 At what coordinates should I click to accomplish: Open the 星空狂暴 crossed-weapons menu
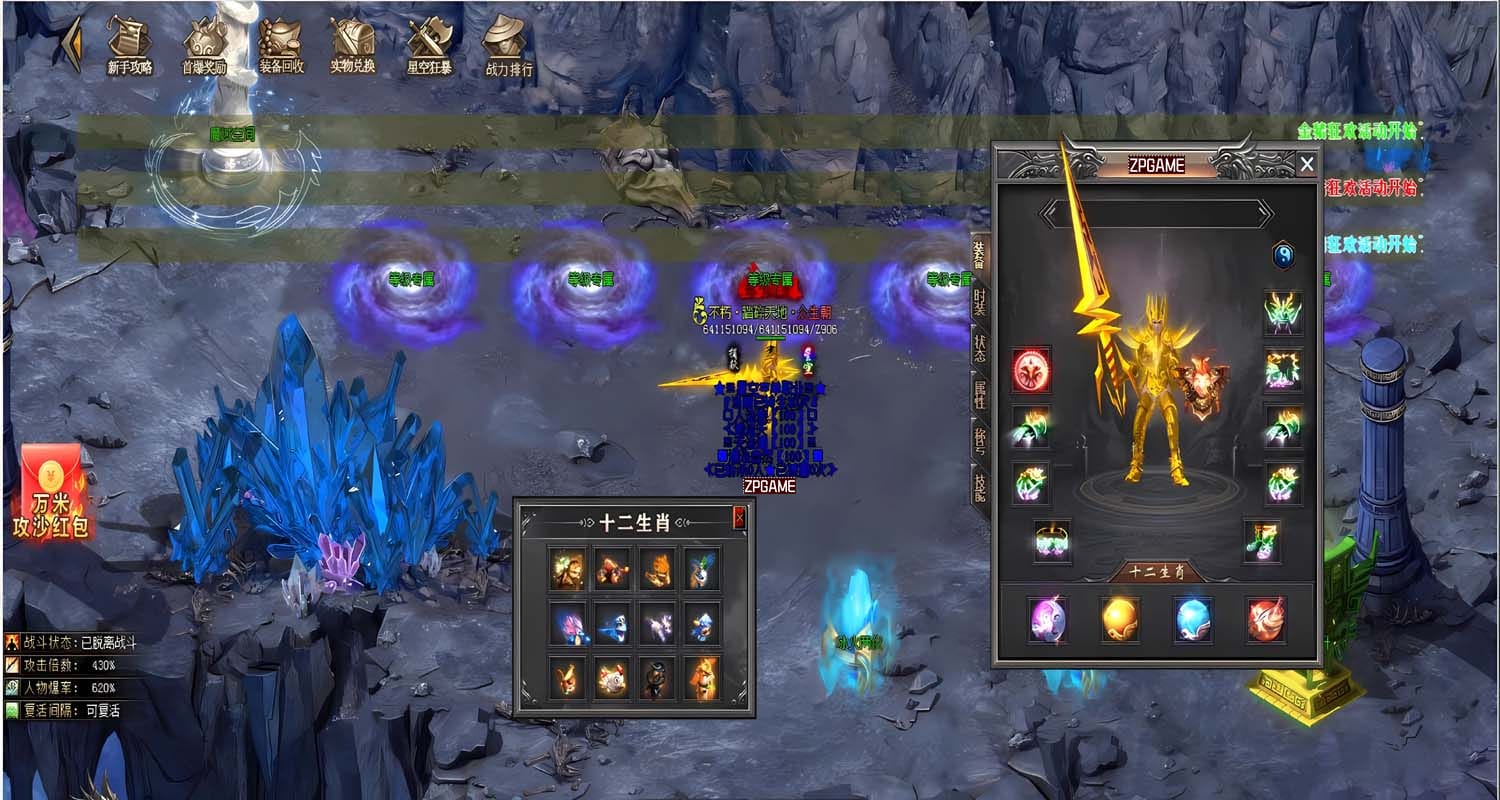(x=428, y=46)
